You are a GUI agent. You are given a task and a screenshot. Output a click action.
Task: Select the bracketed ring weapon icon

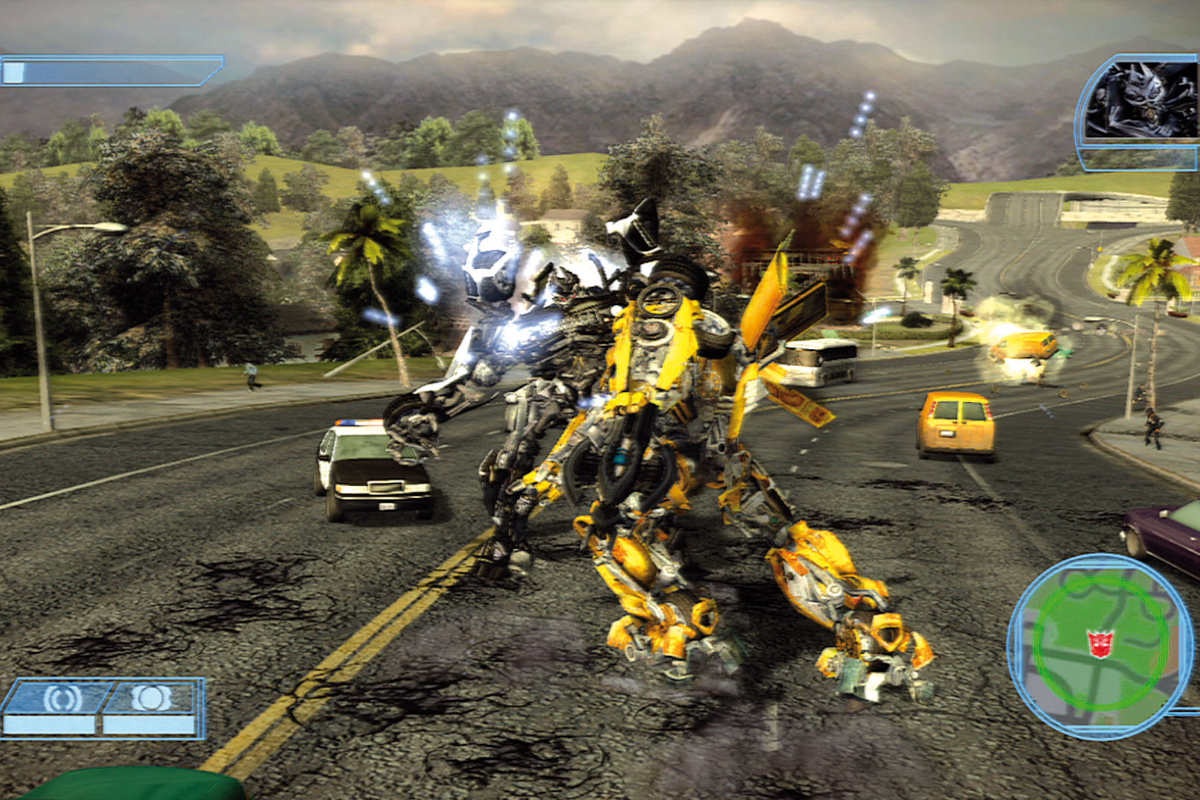pos(62,697)
